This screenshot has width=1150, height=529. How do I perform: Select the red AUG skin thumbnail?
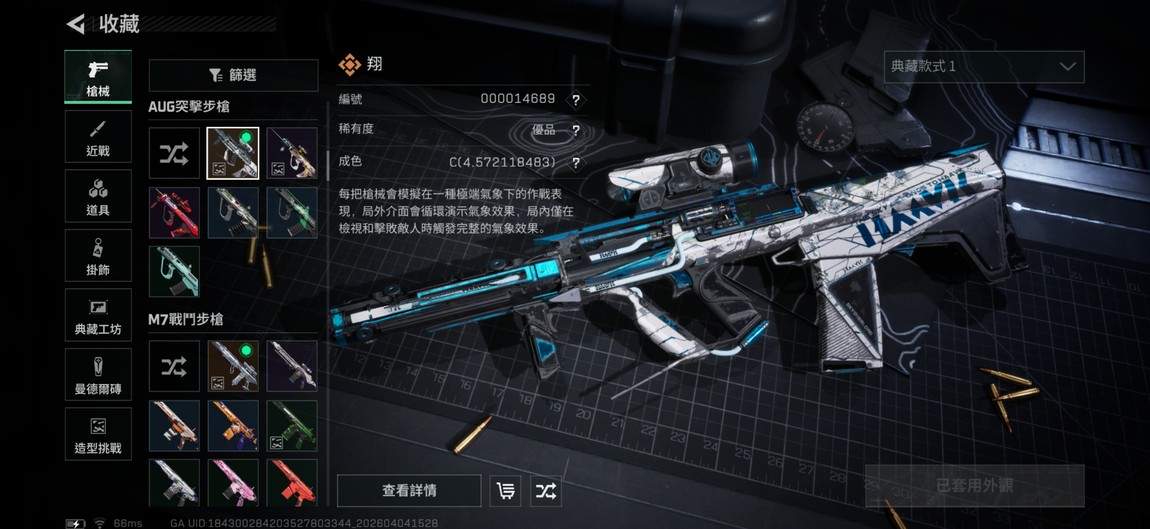pos(174,213)
